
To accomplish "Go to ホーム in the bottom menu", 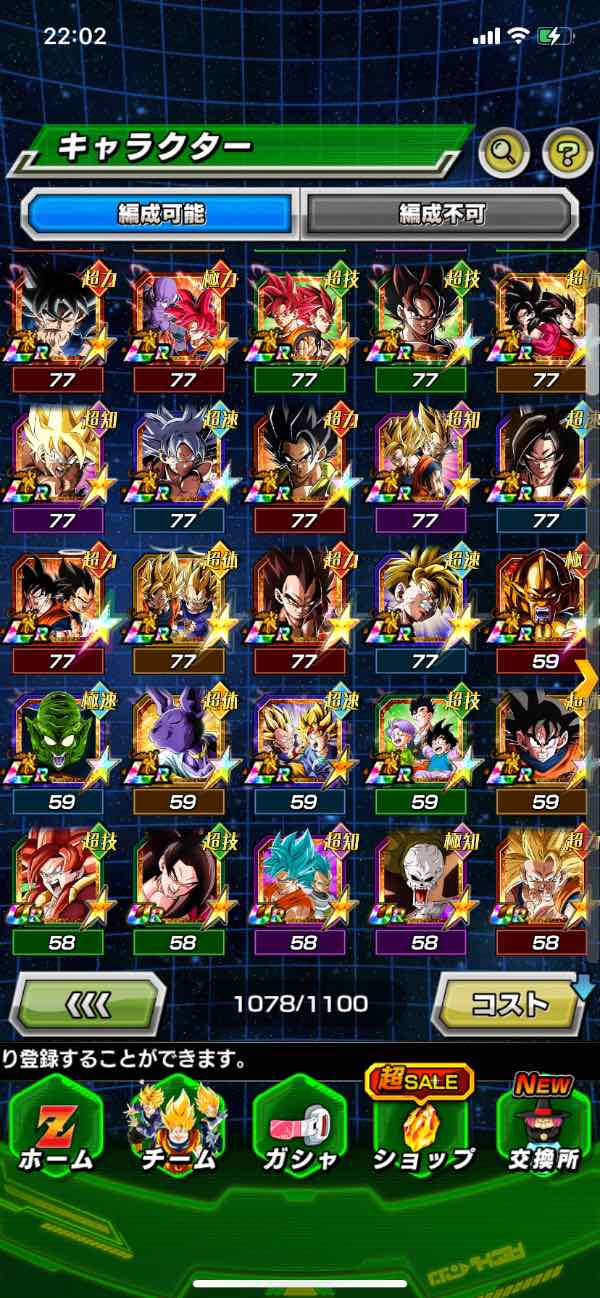I will (x=55, y=1126).
